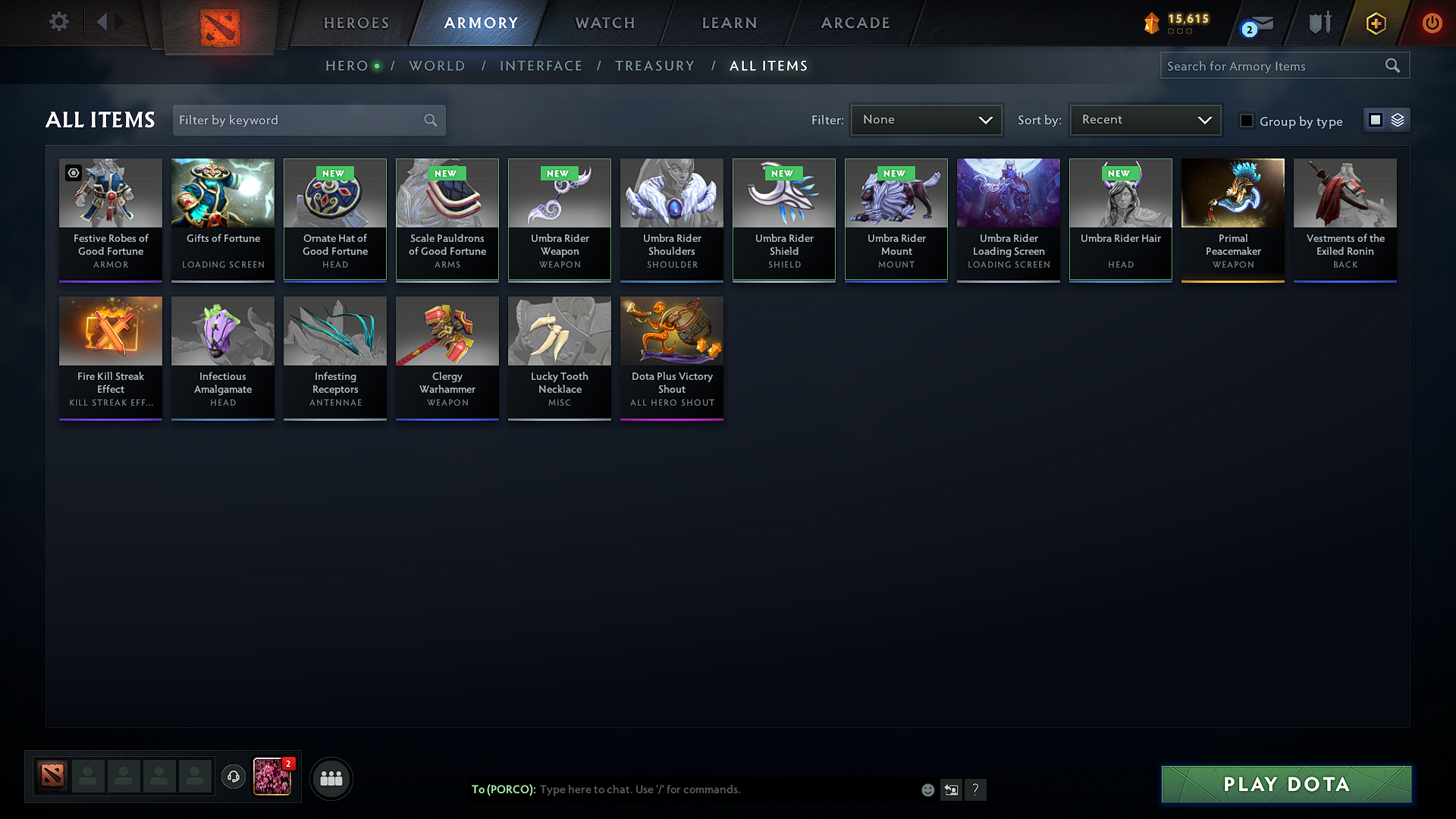Open the Dota Plus subscription icon
The image size is (1456, 819).
coord(1375,23)
